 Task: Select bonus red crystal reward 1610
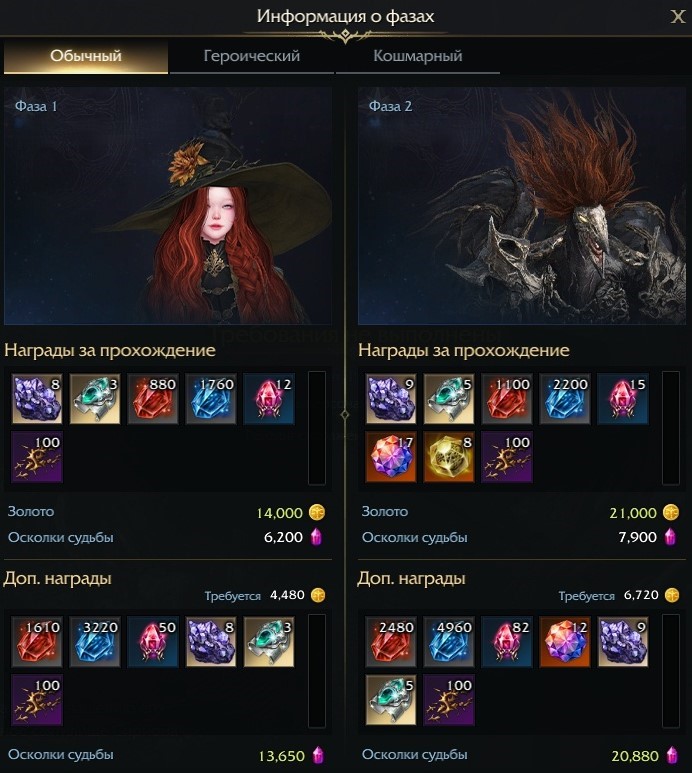coord(35,641)
